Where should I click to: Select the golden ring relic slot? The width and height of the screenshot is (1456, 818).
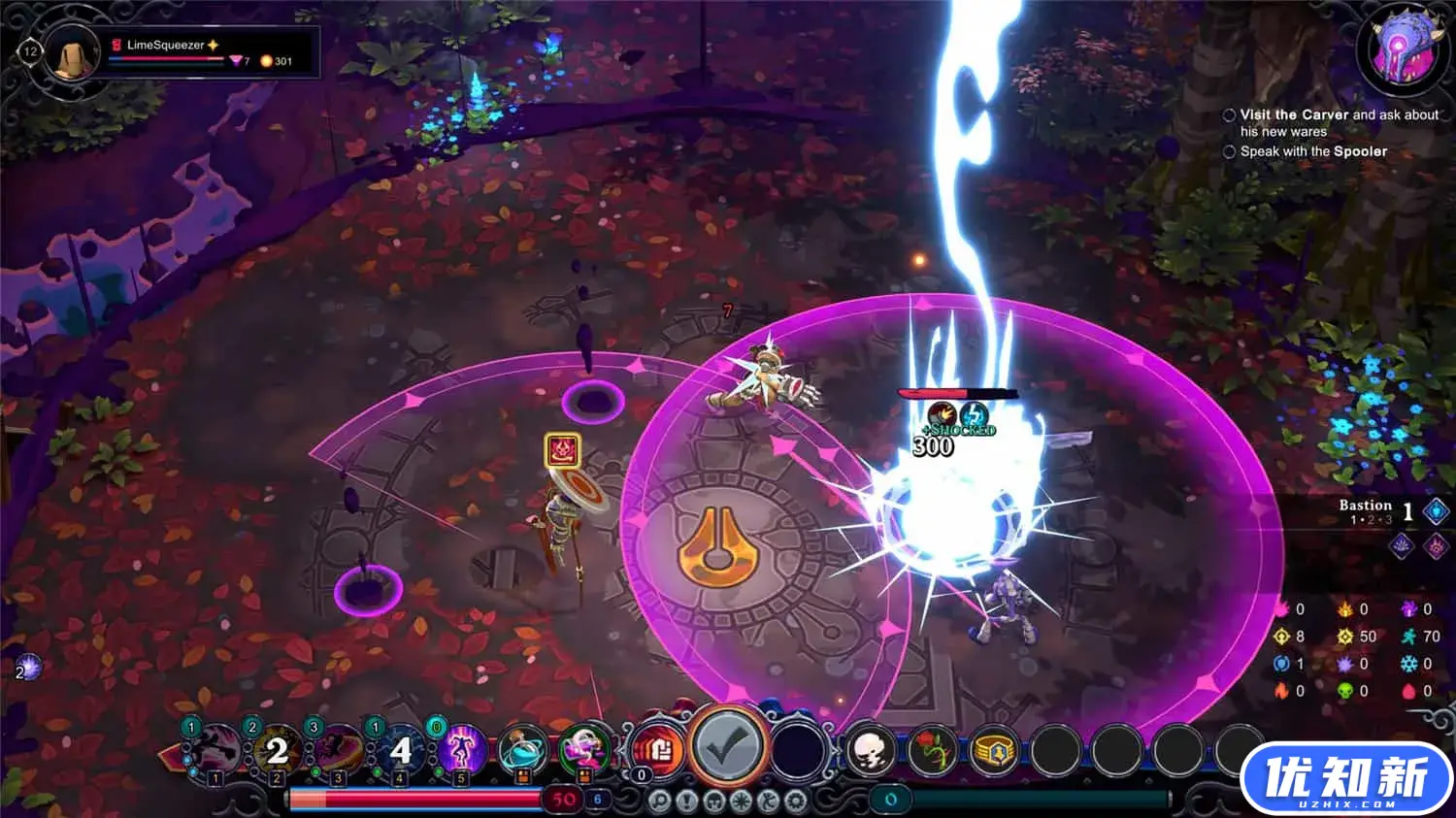(x=994, y=750)
